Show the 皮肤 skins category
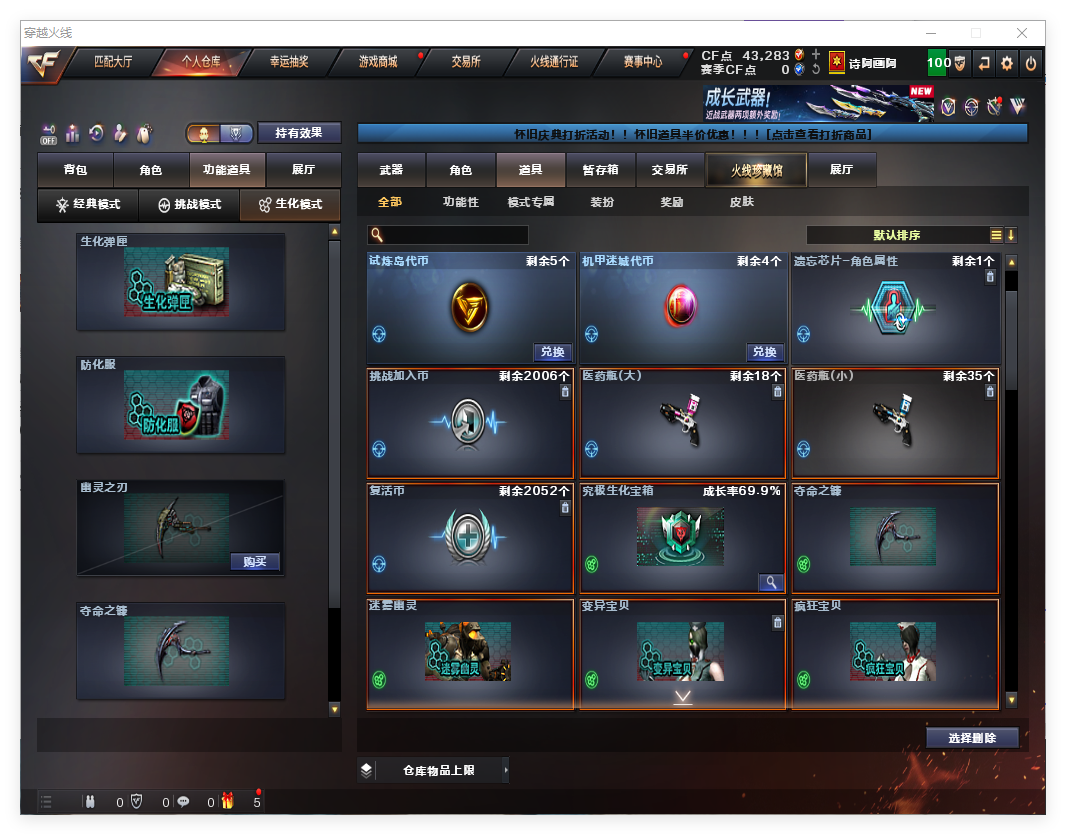This screenshot has width=1066, height=835. (x=741, y=202)
